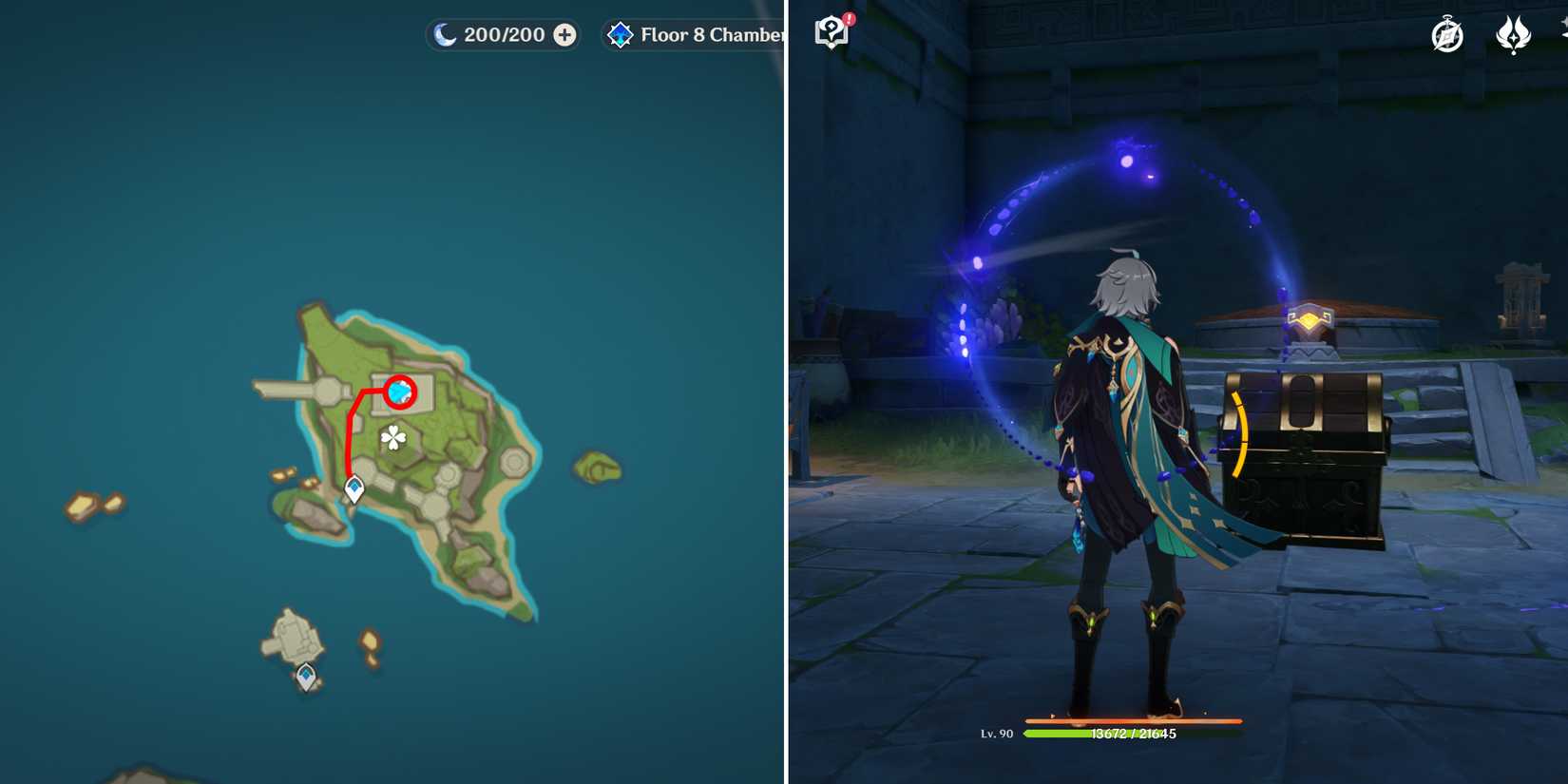
Task: Click the teleport waypoint marker below the domain
Action: coord(353,486)
